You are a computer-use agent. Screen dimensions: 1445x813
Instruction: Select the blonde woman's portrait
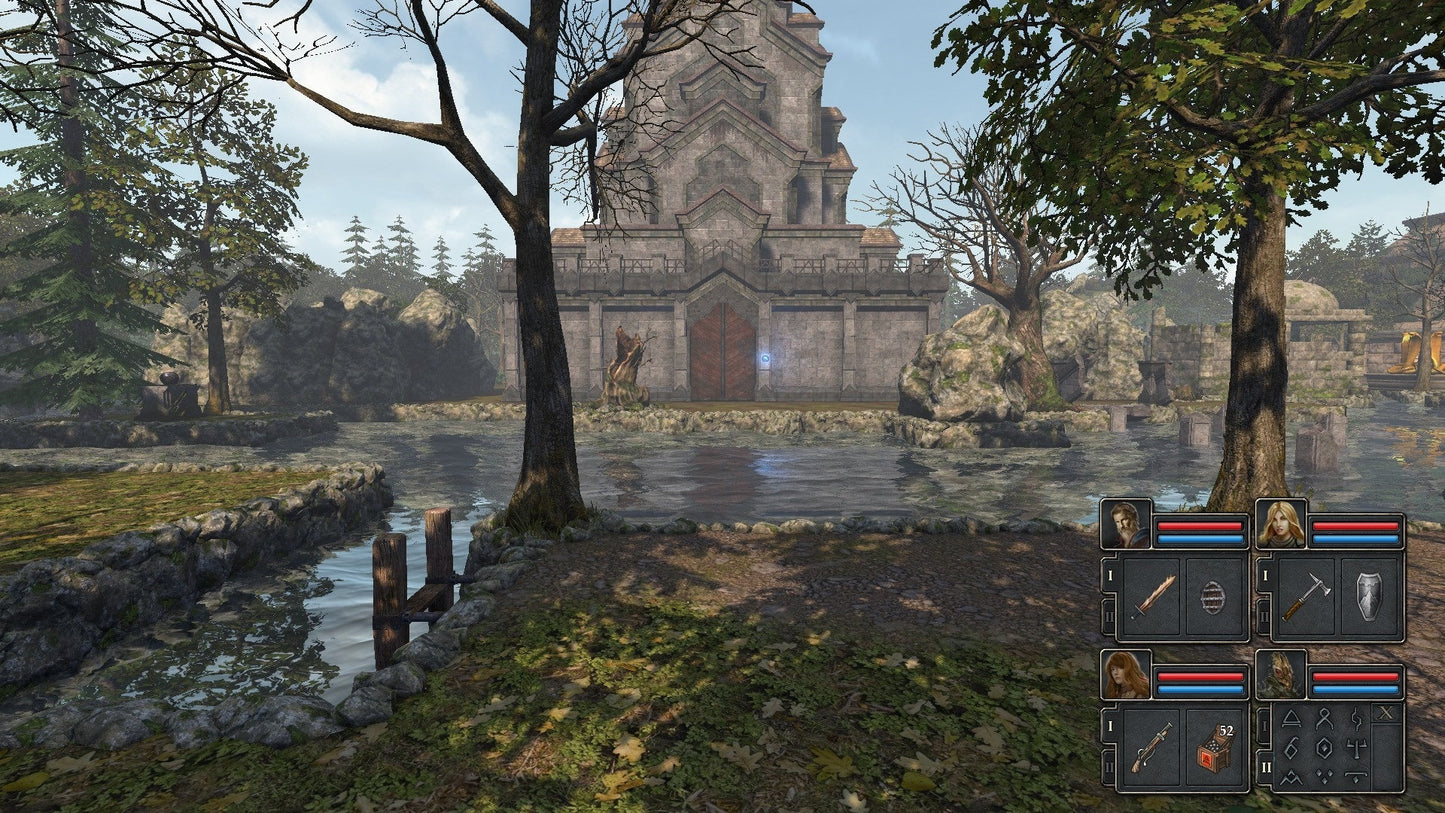point(1280,524)
